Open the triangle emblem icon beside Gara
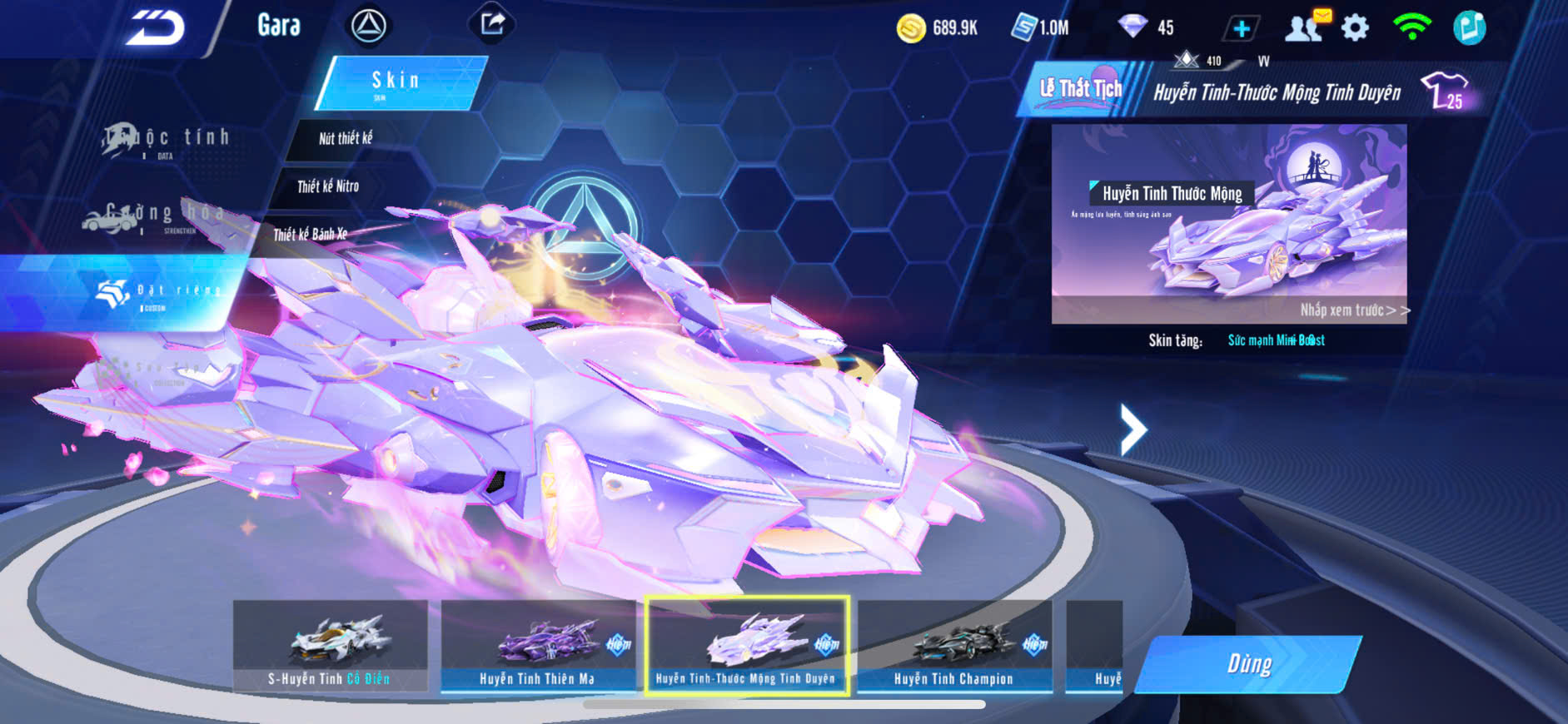This screenshot has width=1568, height=724. (x=368, y=27)
